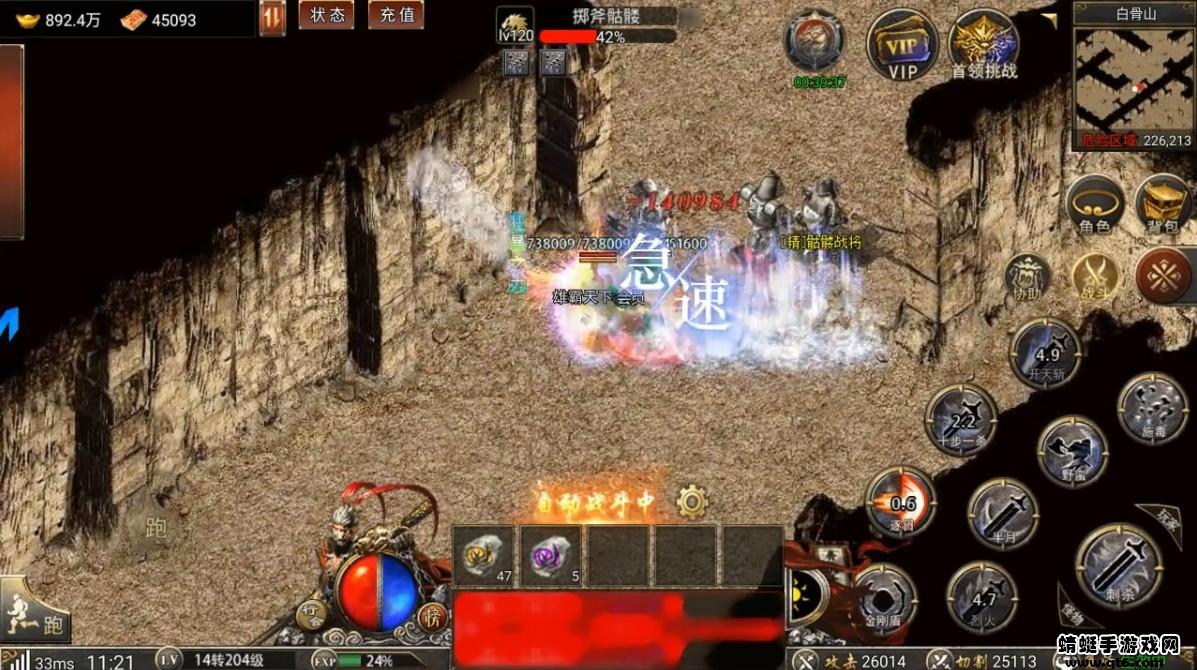Screen dimensions: 1197x670
Task: Use the 刺杀 thrust skill
Action: pos(1118,565)
